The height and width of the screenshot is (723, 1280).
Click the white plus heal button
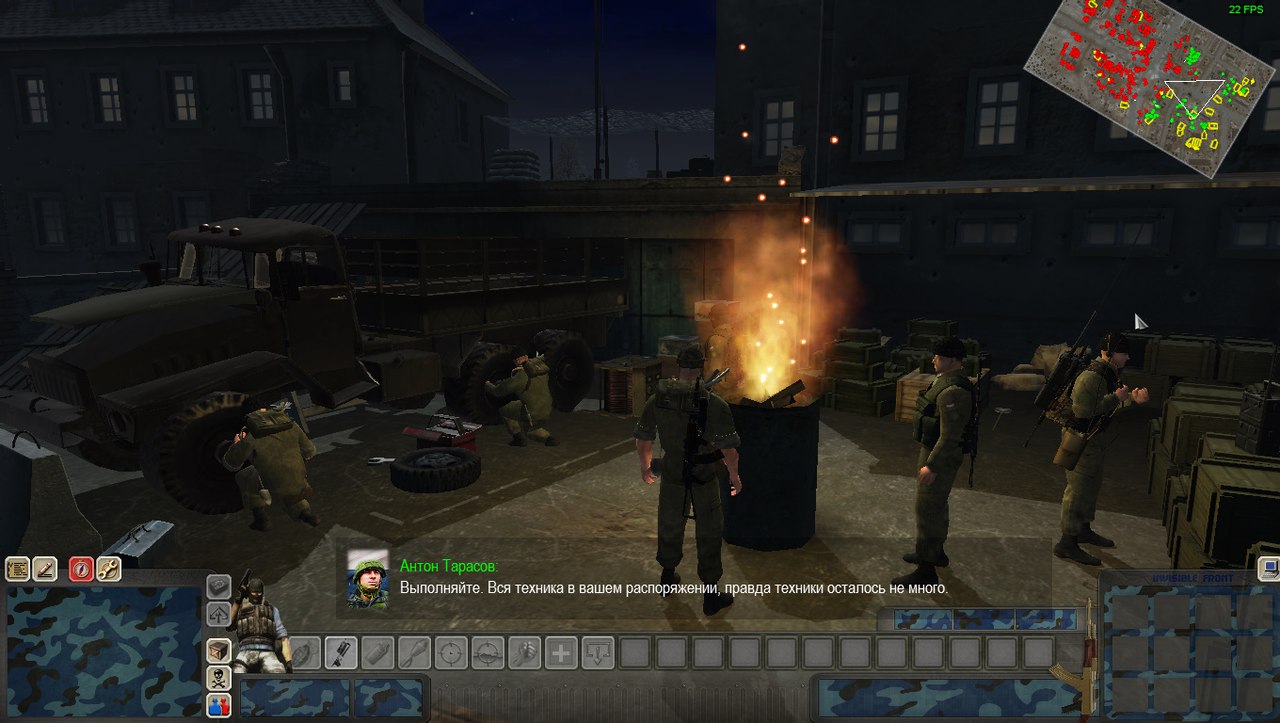pos(561,653)
